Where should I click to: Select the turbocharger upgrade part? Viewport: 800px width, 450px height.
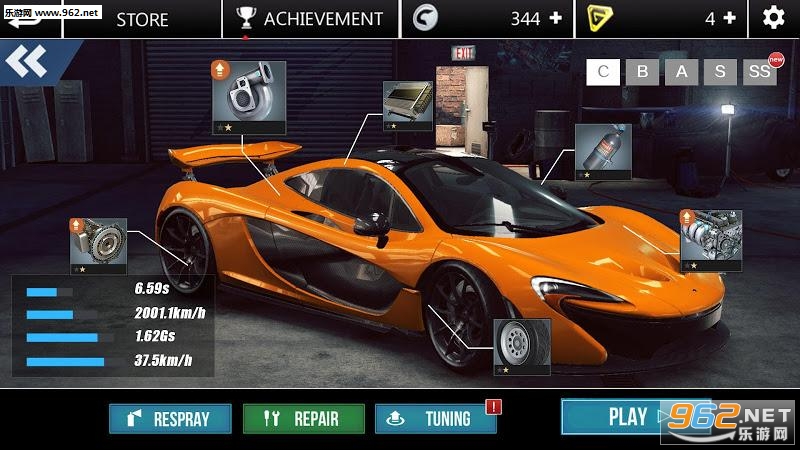[248, 96]
